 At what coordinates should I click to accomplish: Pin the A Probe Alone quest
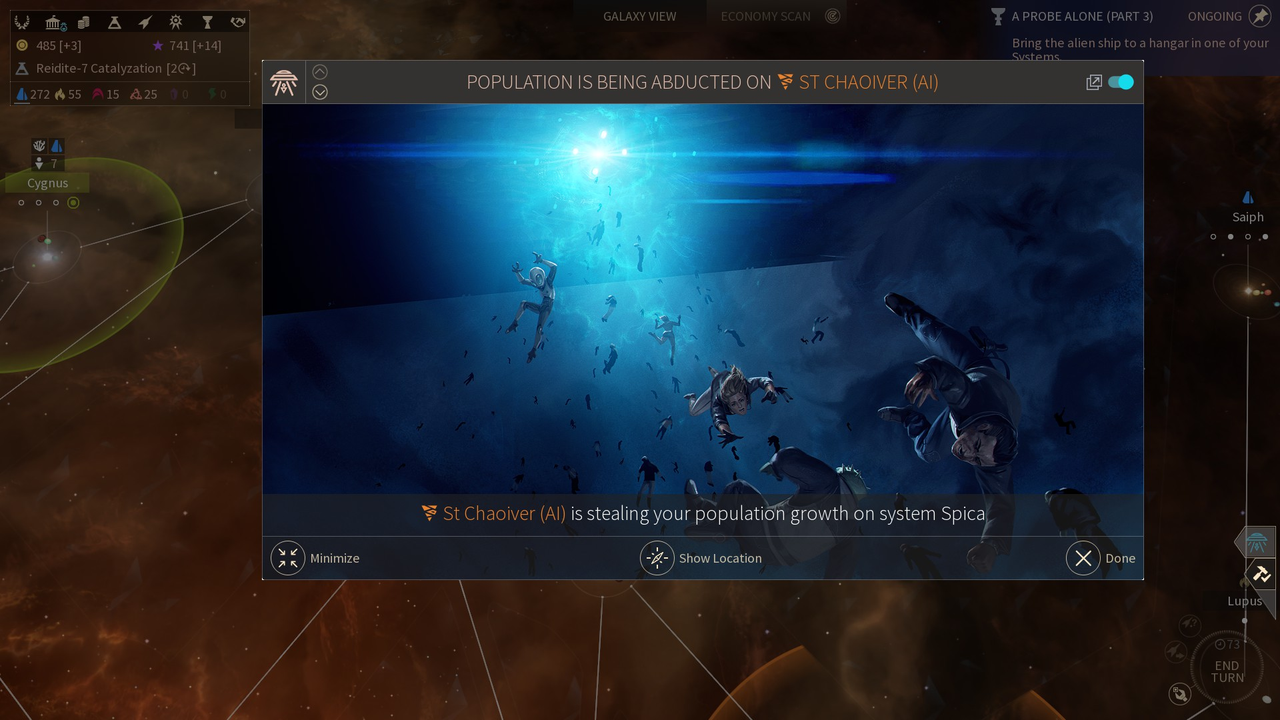click(x=1260, y=16)
